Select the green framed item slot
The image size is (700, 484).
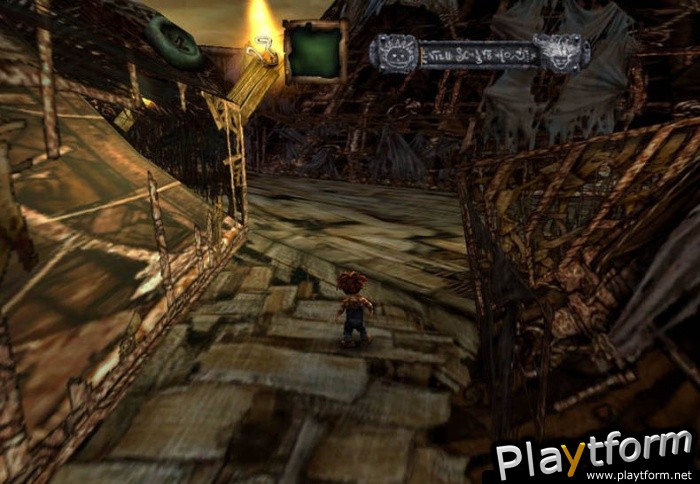tap(315, 51)
